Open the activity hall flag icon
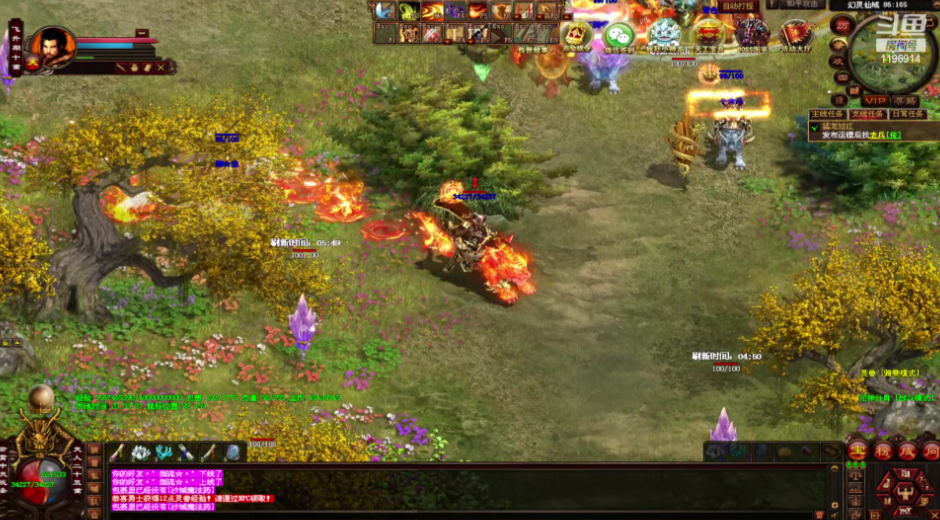 797,36
